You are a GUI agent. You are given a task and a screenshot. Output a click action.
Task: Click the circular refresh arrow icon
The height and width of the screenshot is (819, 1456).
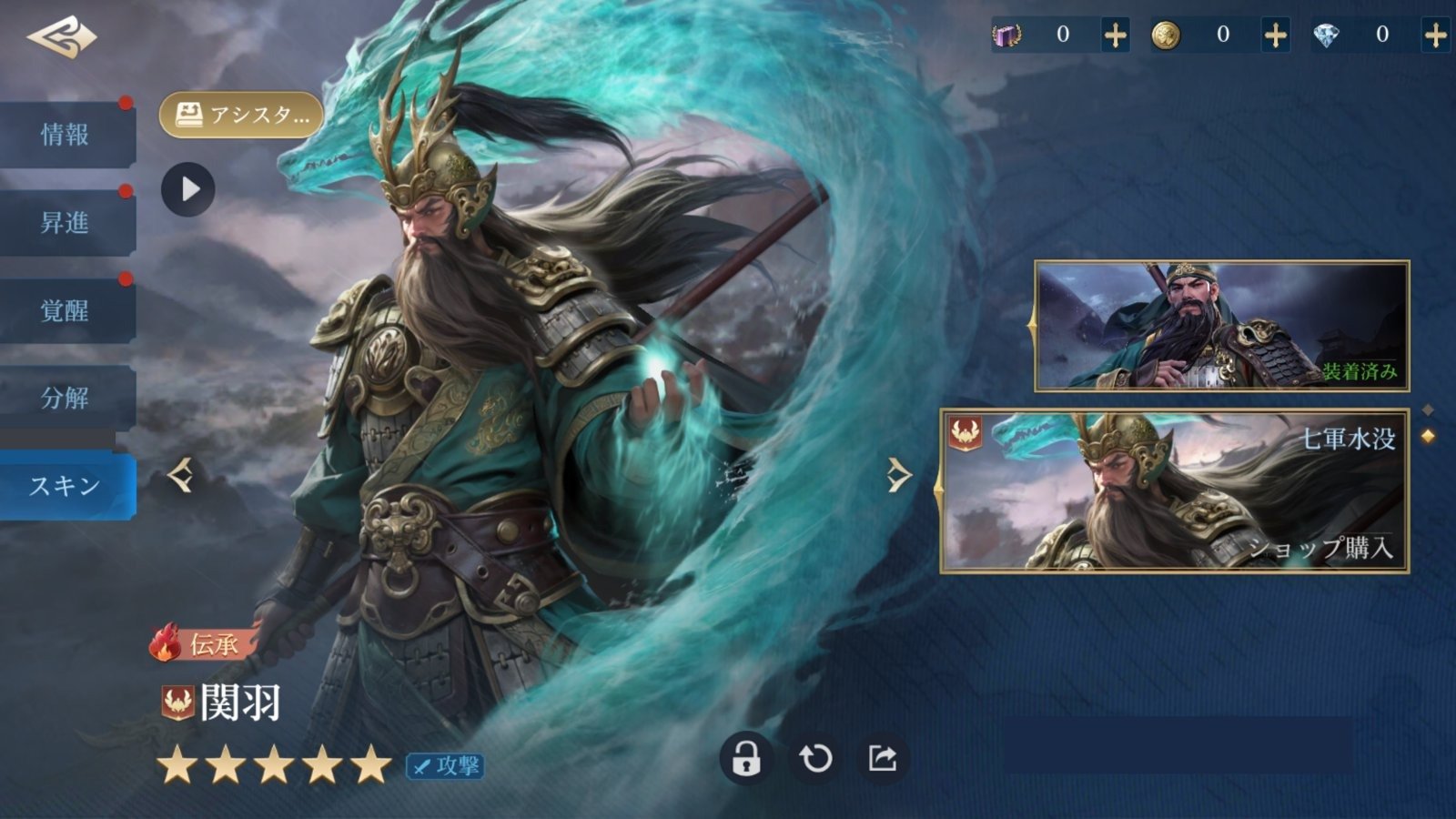[x=815, y=758]
